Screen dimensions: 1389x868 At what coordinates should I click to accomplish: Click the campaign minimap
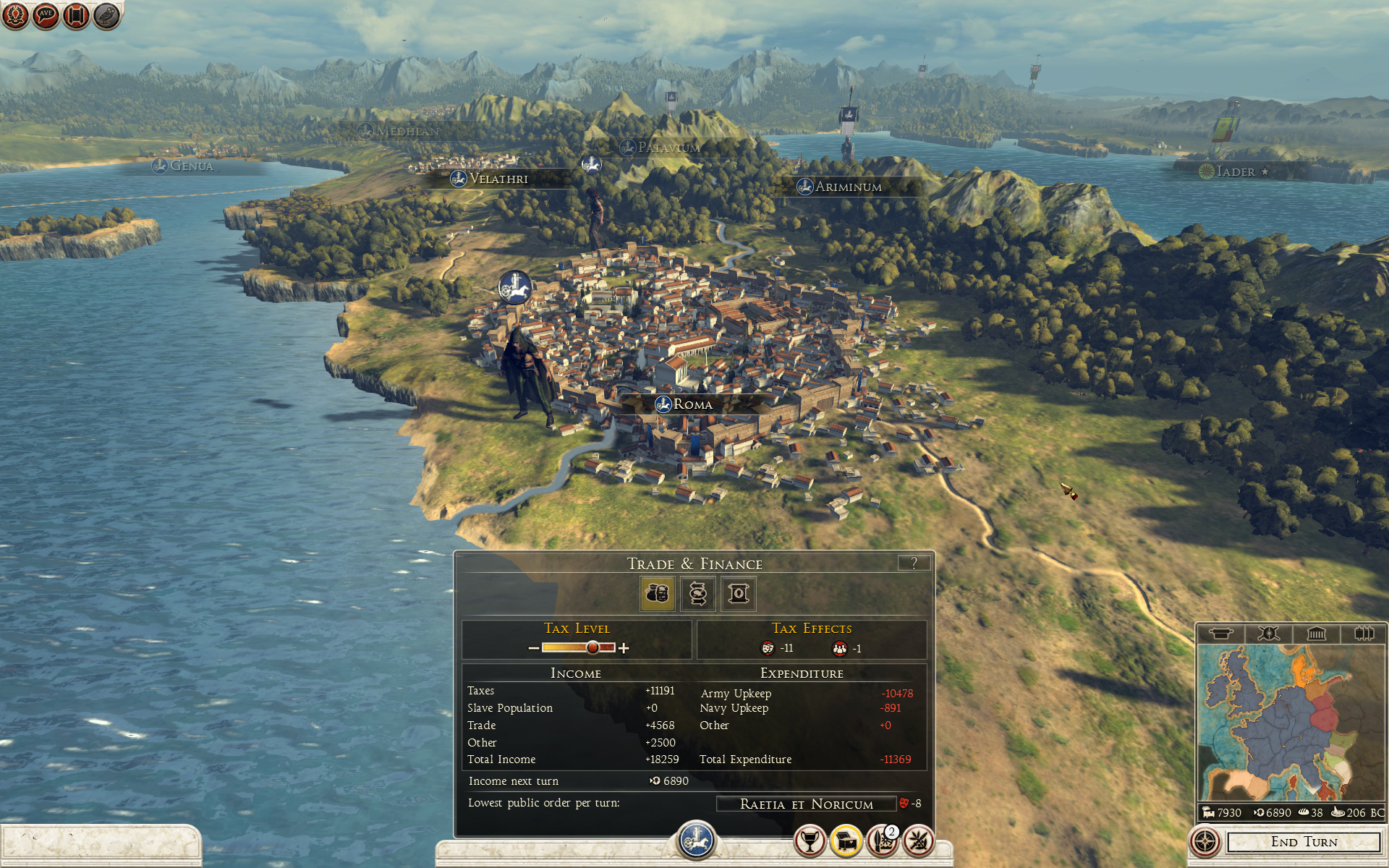pyautogui.click(x=1290, y=723)
